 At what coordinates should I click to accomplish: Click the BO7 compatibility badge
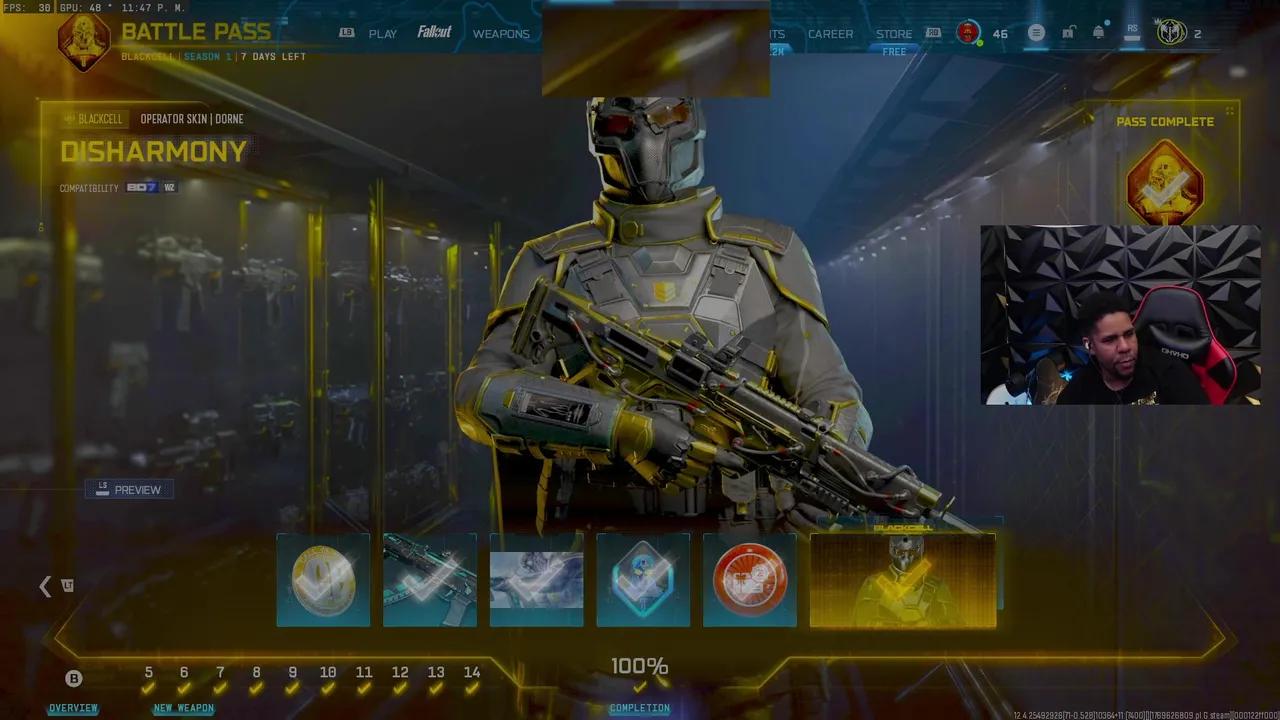point(141,187)
